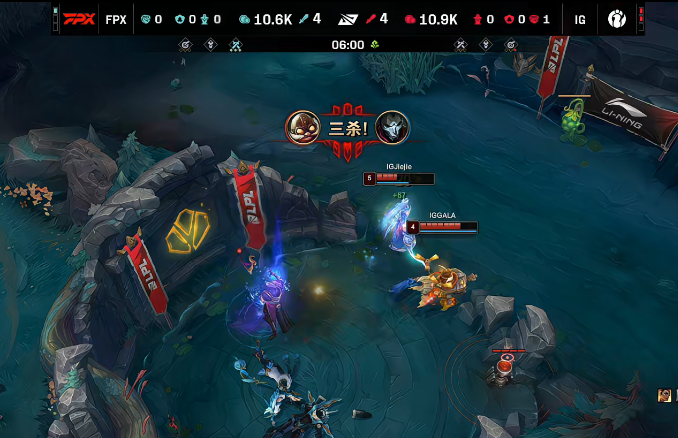Screen dimensions: 678x438
Task: Select the champion portrait in the kill feed
Action: click(x=665, y=396)
